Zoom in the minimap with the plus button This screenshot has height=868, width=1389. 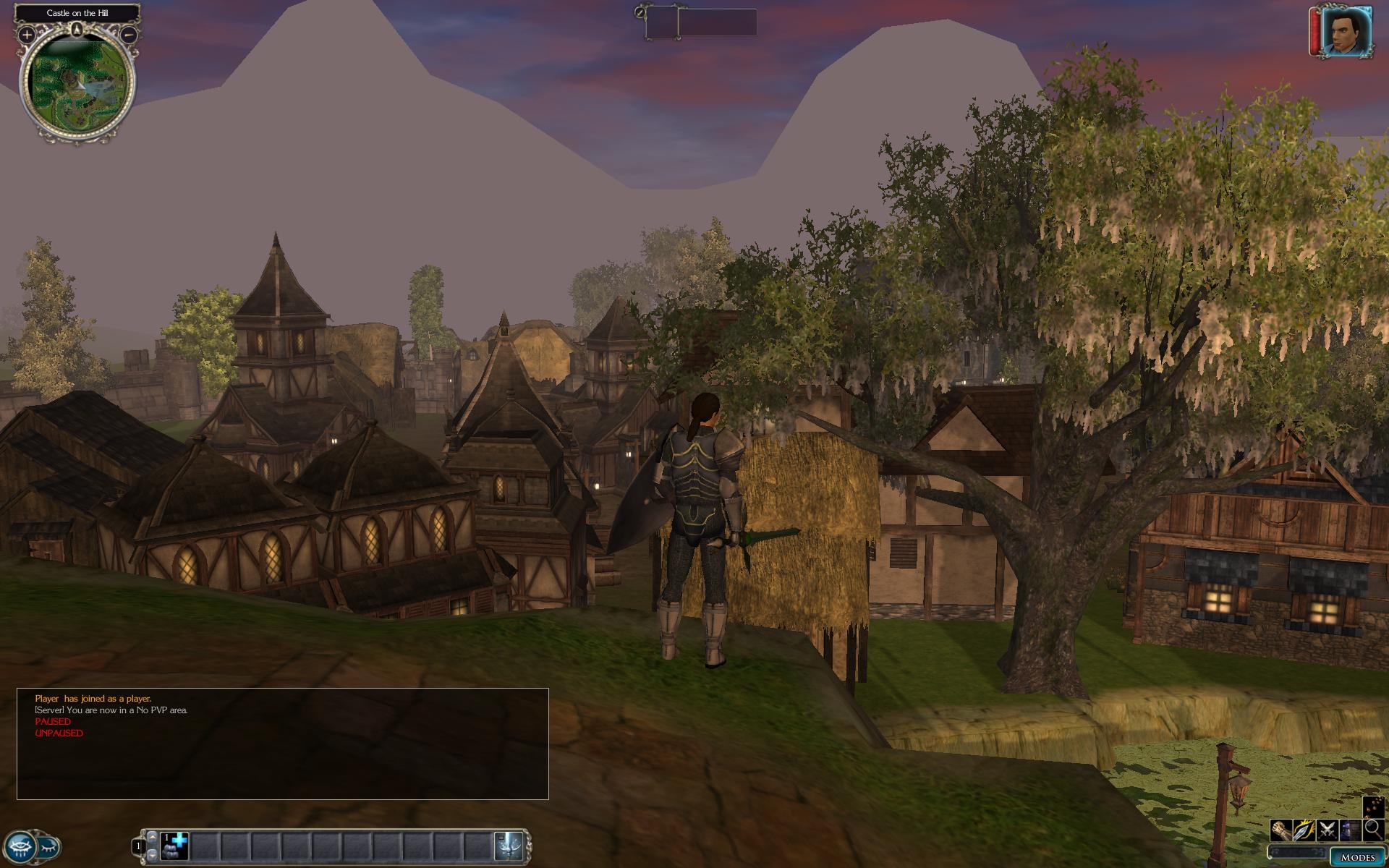27,34
